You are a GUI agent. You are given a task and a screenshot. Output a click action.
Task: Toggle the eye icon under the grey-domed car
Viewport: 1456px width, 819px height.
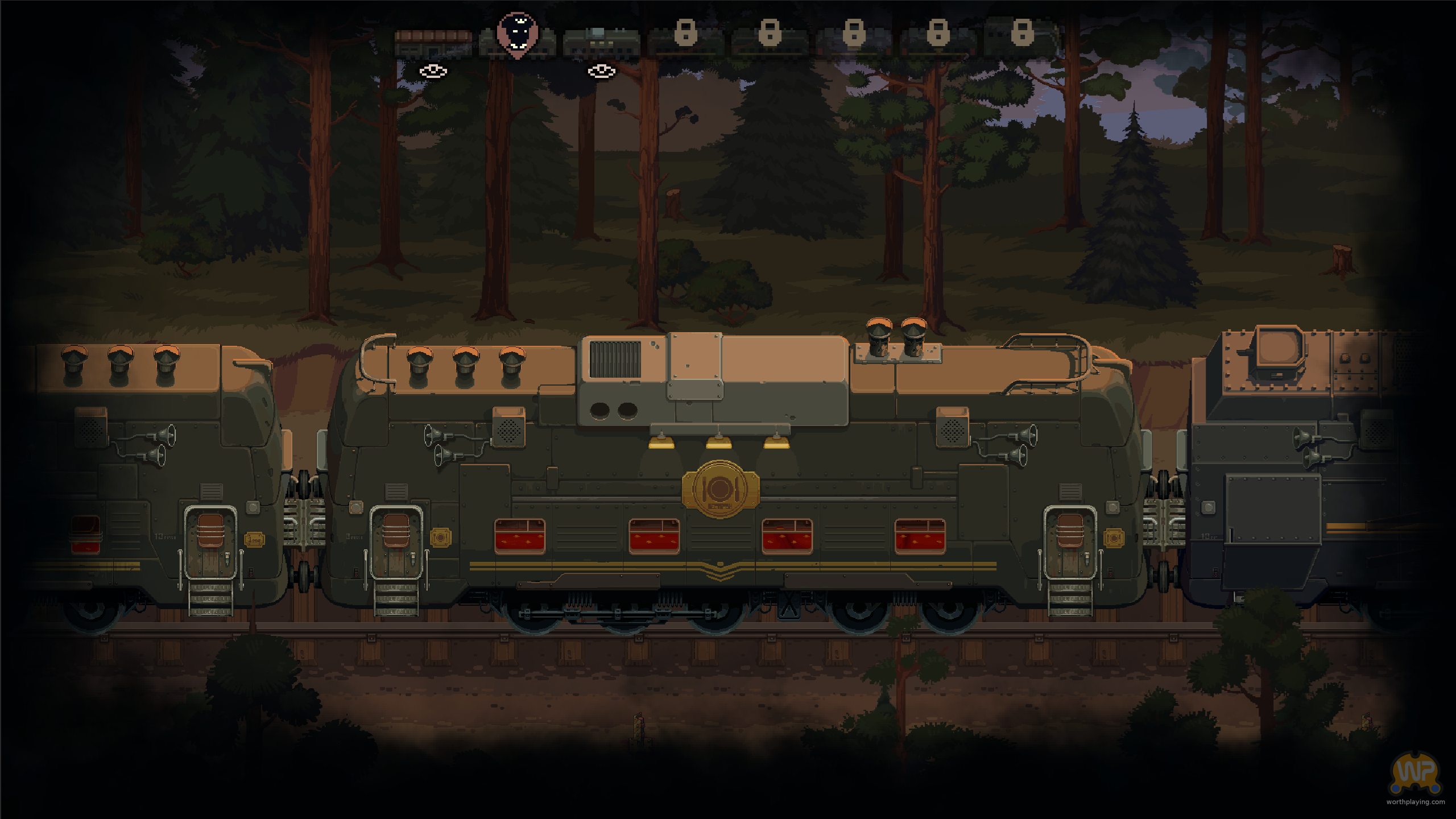[601, 72]
